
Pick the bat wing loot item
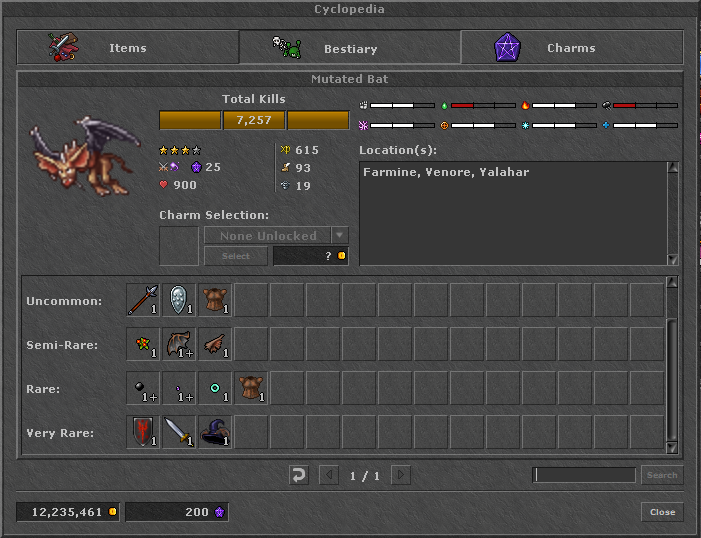point(179,344)
